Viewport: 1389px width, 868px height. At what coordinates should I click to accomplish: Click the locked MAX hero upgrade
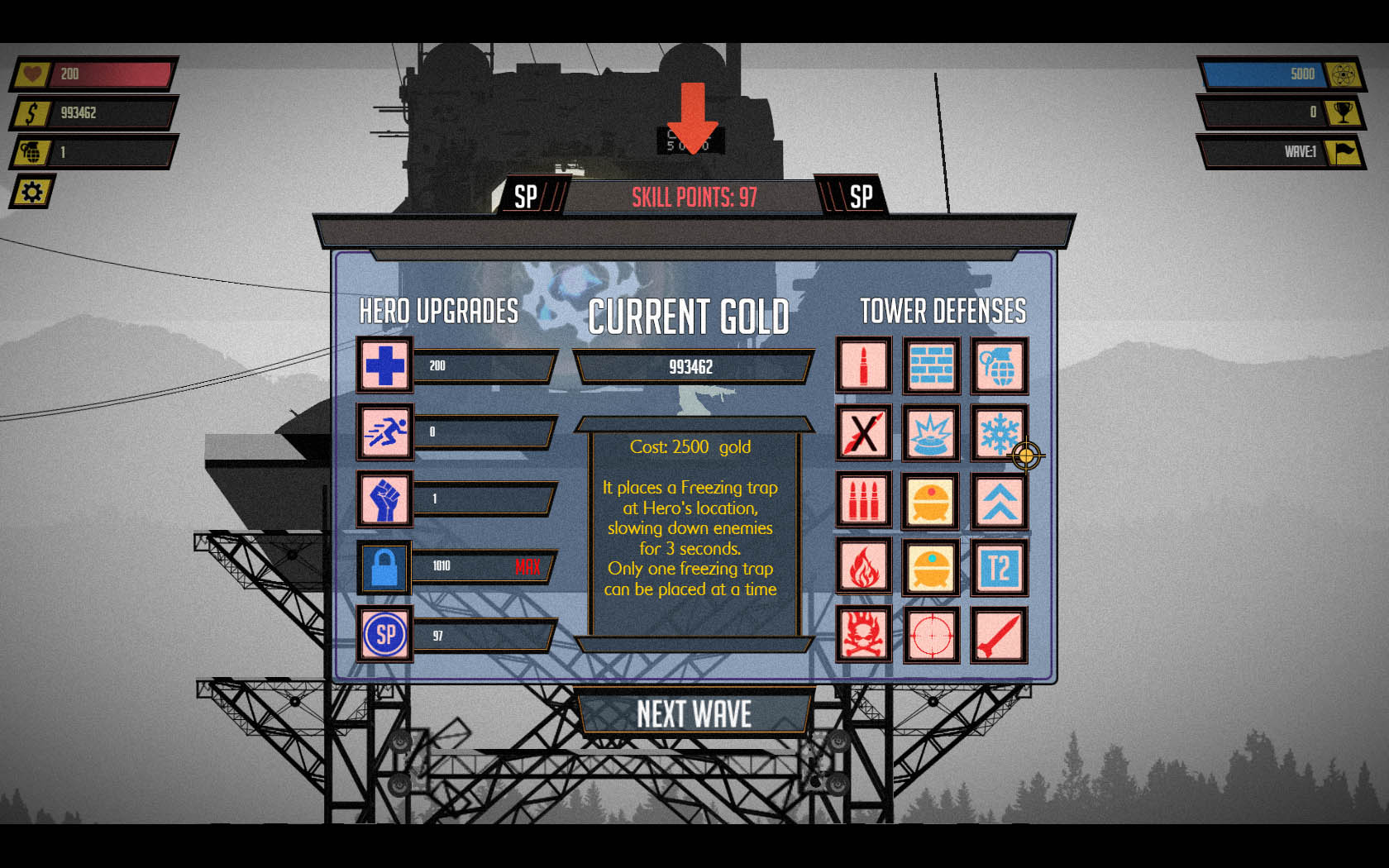pyautogui.click(x=384, y=569)
